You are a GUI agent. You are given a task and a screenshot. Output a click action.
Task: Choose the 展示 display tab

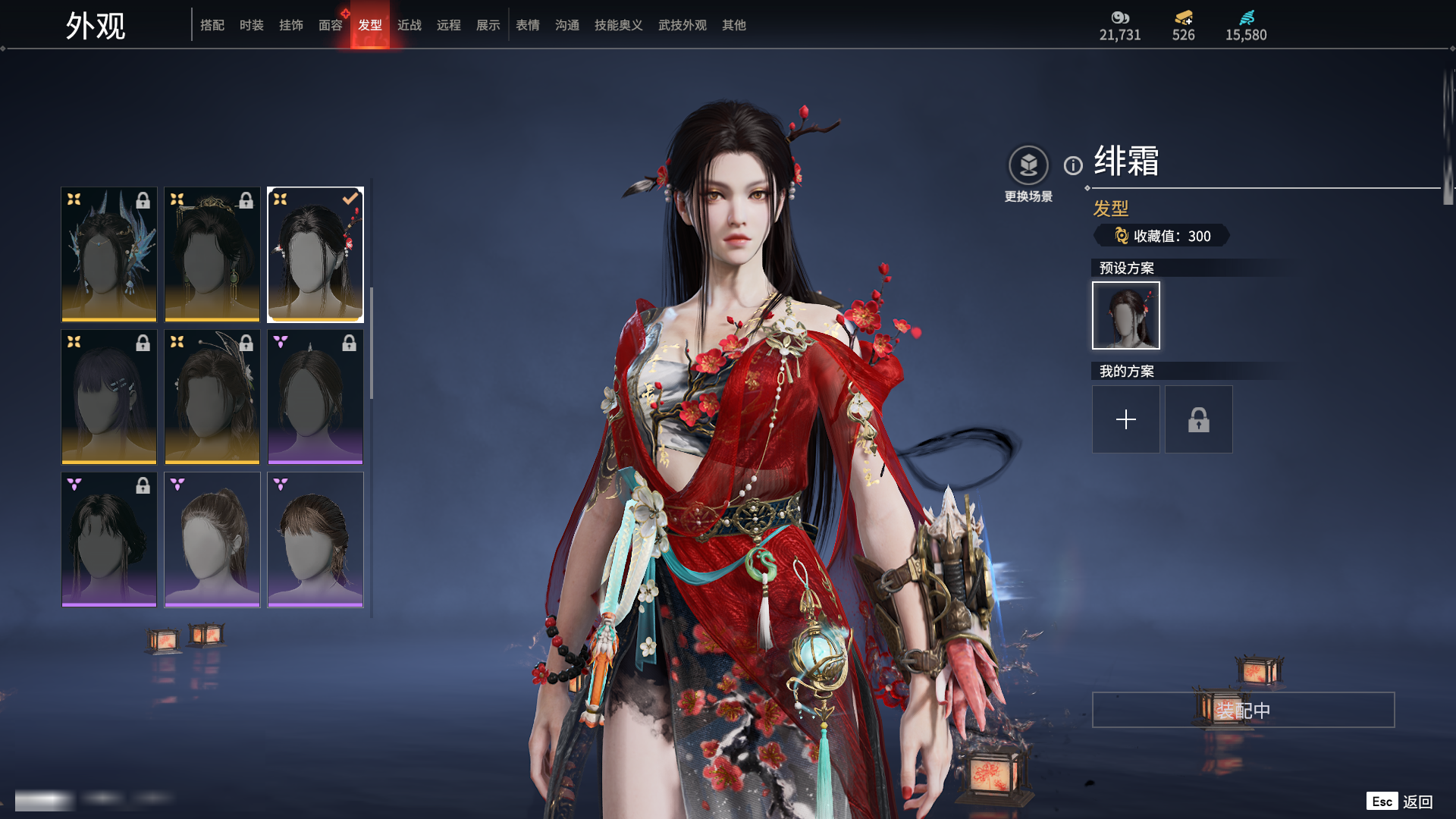coord(488,25)
